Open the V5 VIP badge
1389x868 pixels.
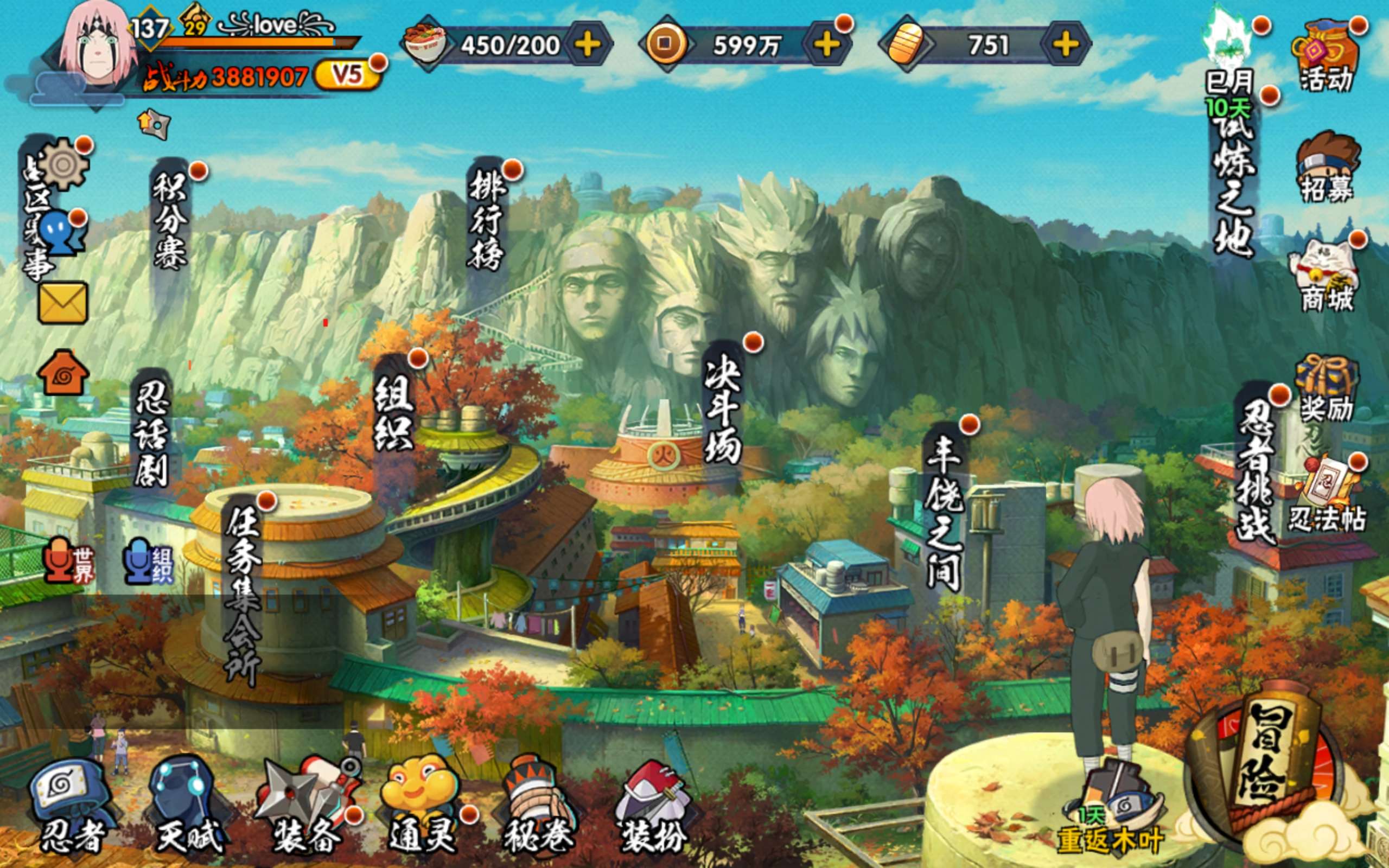(347, 75)
